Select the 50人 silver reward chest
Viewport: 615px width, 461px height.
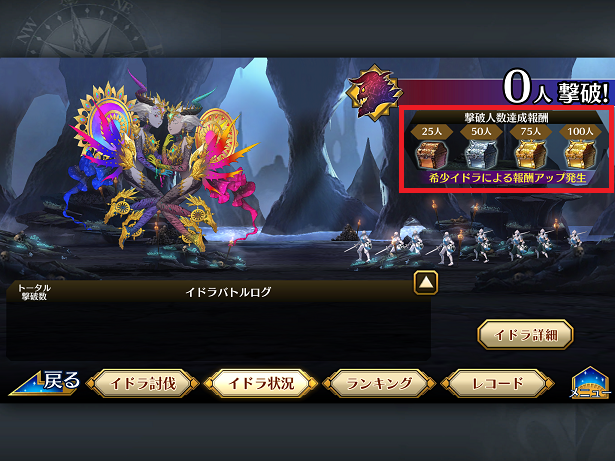[x=479, y=152]
